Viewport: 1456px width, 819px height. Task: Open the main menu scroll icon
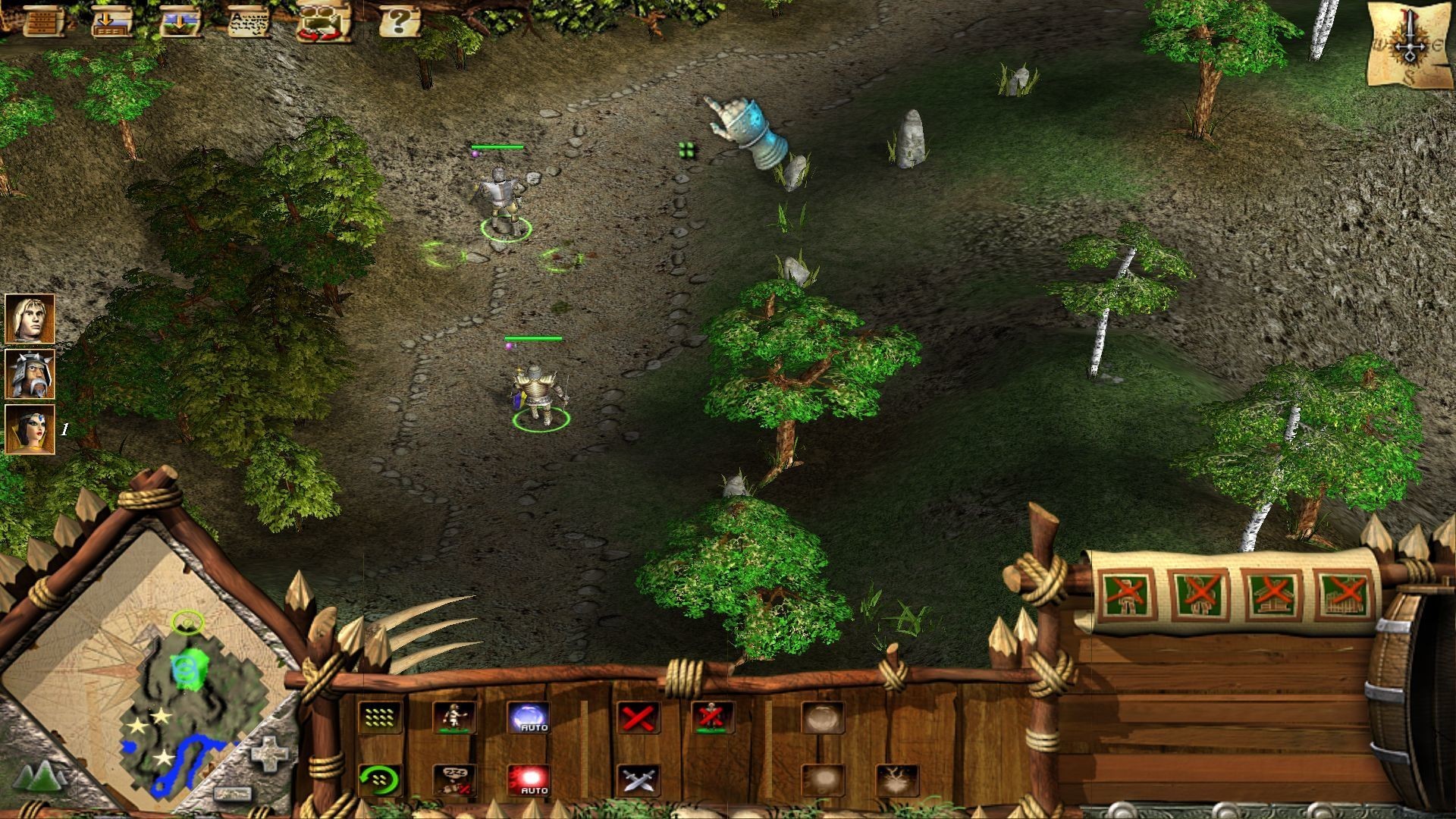click(x=43, y=20)
